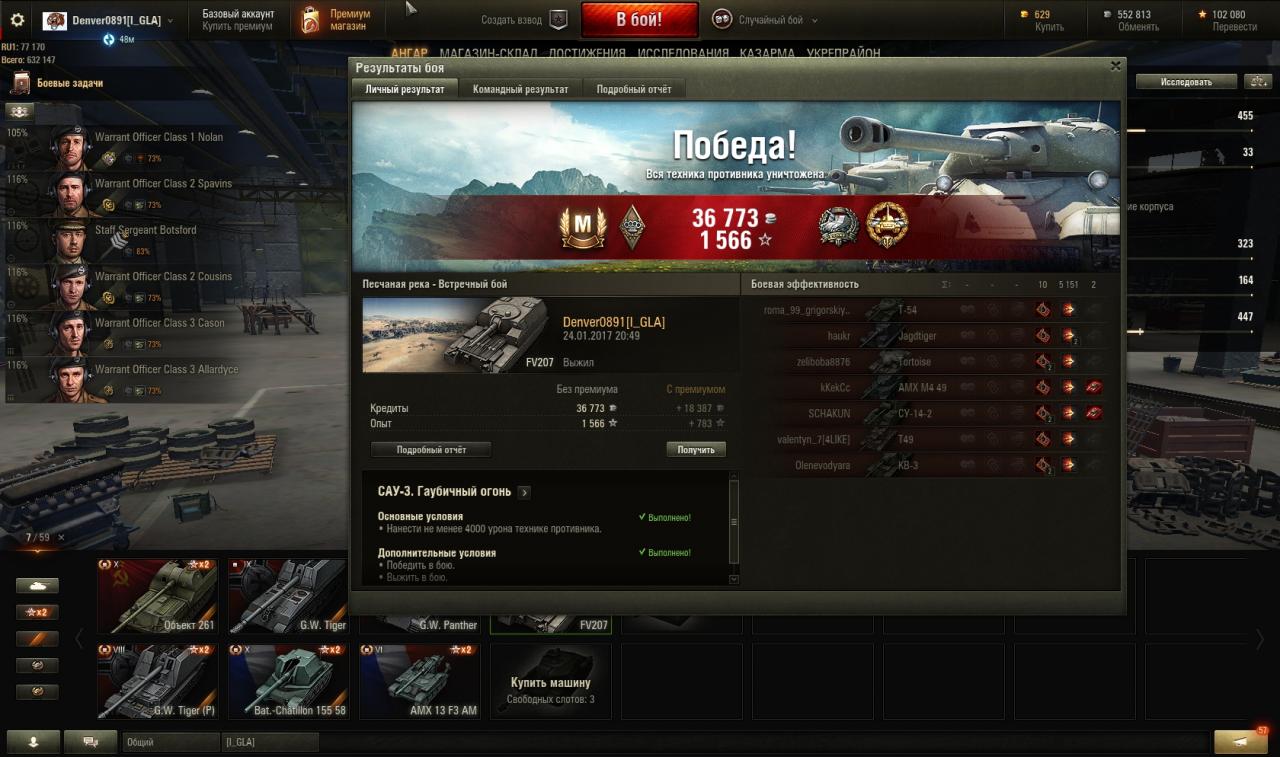1280x757 pixels.
Task: Click the Исследовать button
Action: pos(1185,82)
